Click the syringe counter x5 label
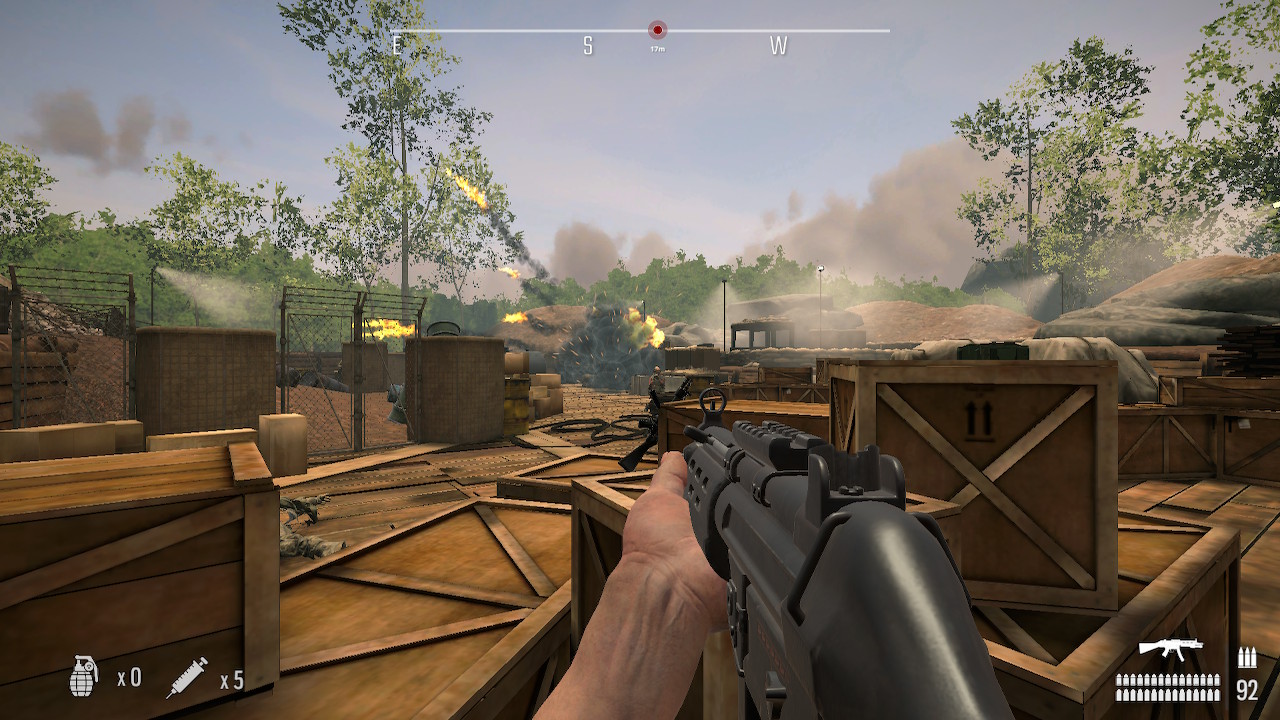The width and height of the screenshot is (1280, 720). pyautogui.click(x=231, y=677)
